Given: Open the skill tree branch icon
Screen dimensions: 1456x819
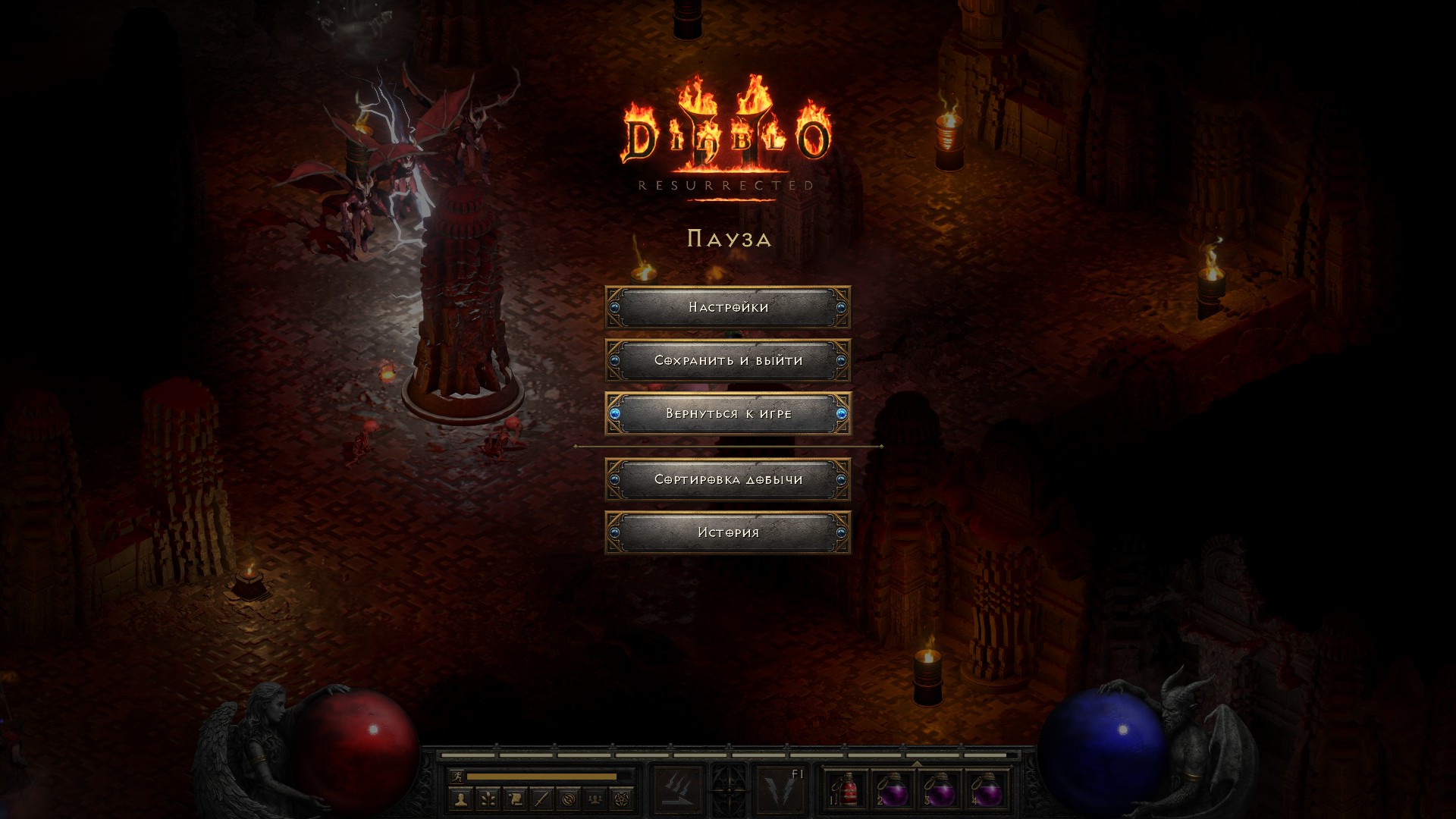Looking at the screenshot, I should click(488, 799).
